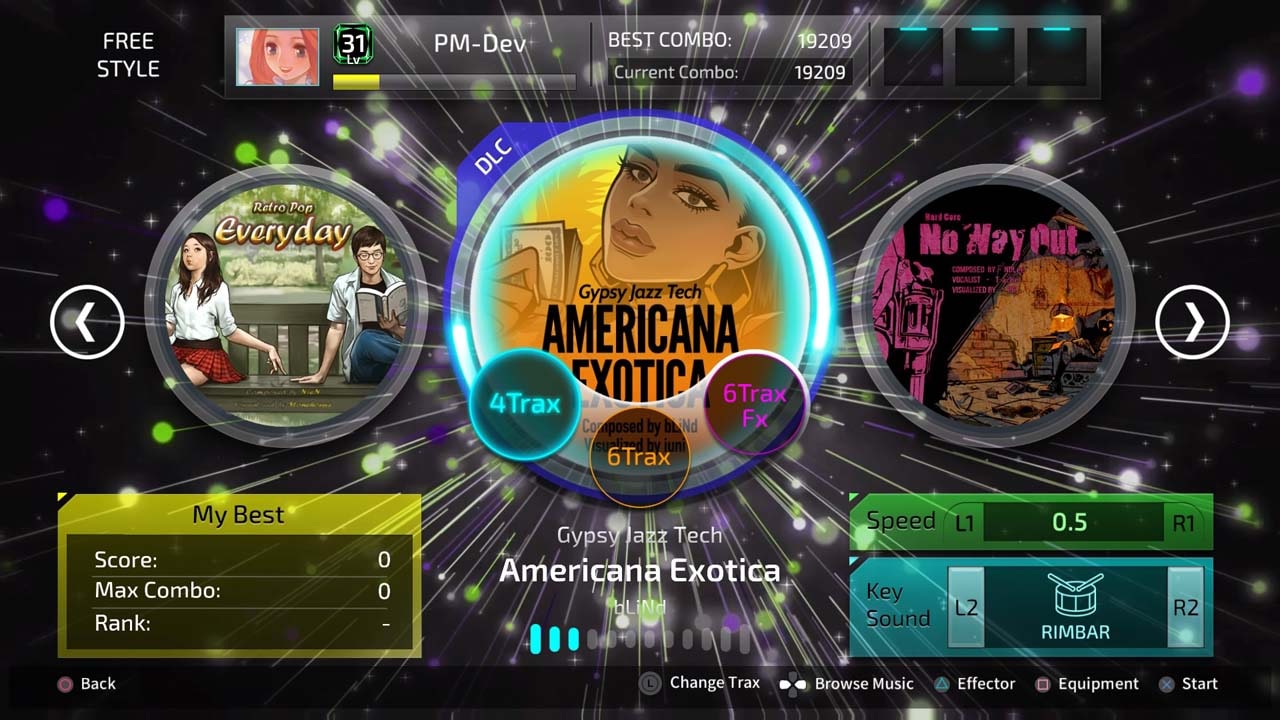Click the left arrow to previous song
The height and width of the screenshot is (720, 1280).
[88, 322]
